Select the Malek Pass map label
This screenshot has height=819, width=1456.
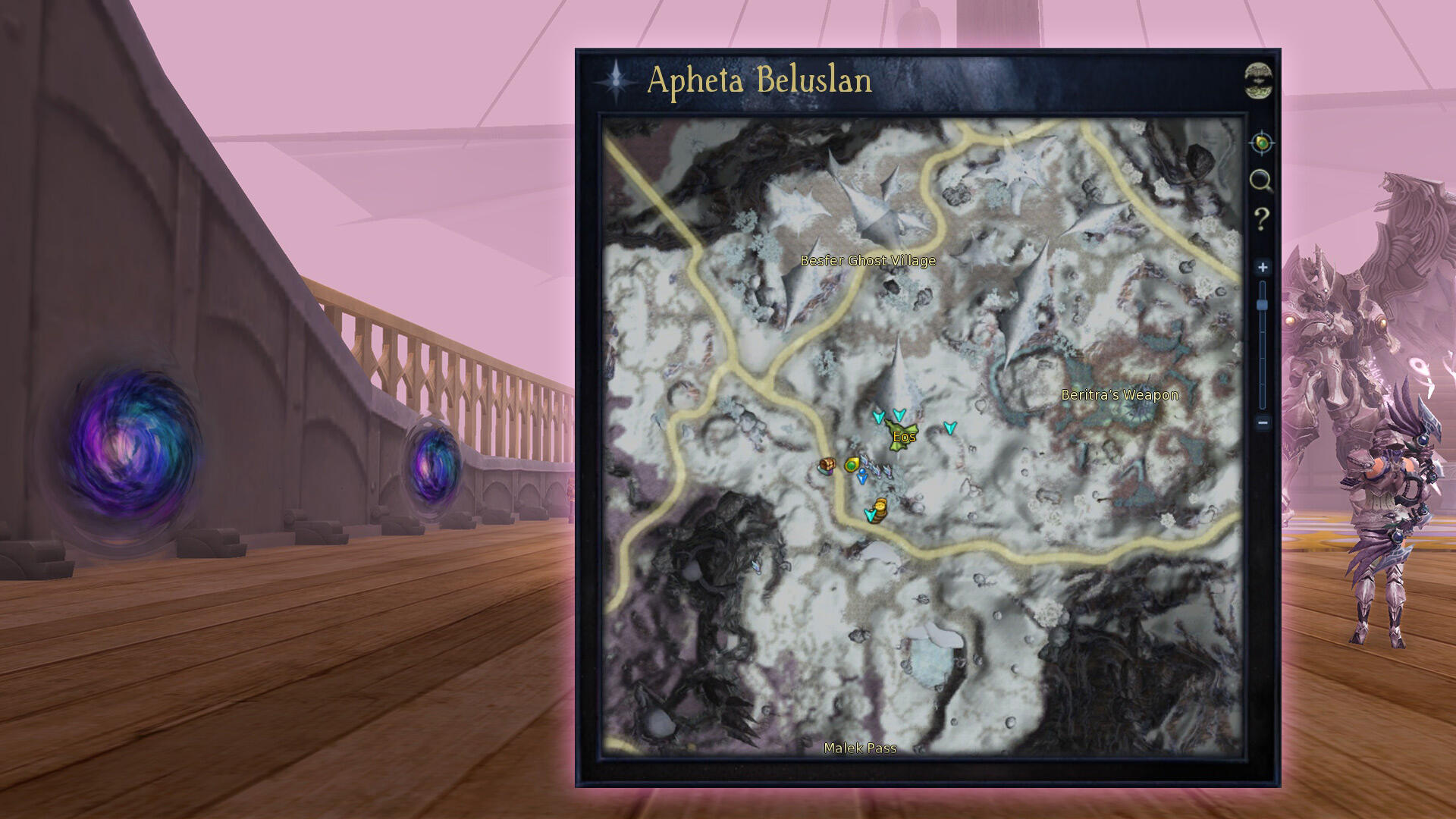pos(860,748)
